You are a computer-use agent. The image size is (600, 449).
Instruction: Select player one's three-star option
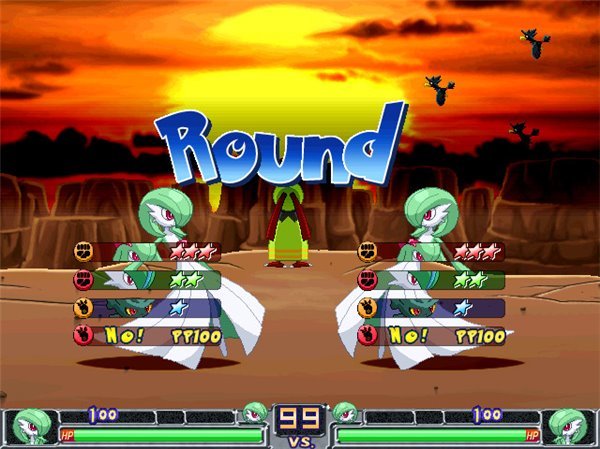pos(147,252)
